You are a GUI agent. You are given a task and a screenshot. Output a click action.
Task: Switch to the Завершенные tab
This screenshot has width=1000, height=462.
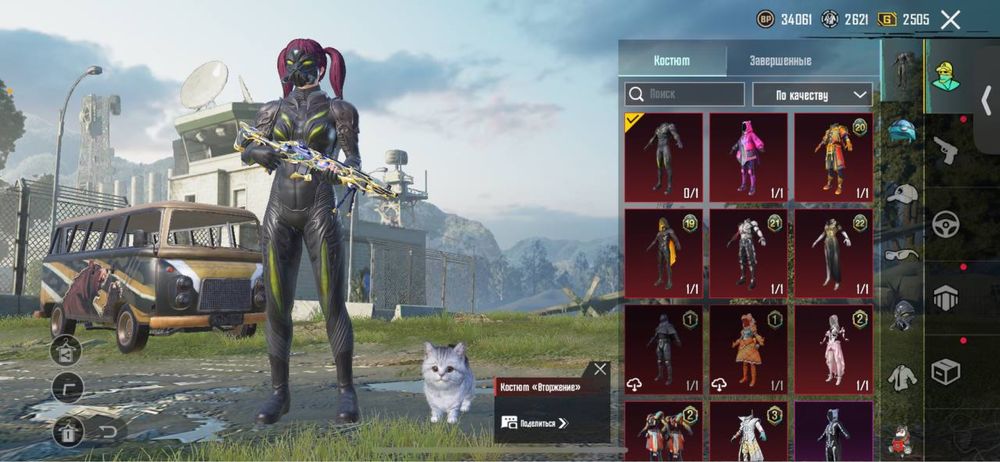pos(780,60)
